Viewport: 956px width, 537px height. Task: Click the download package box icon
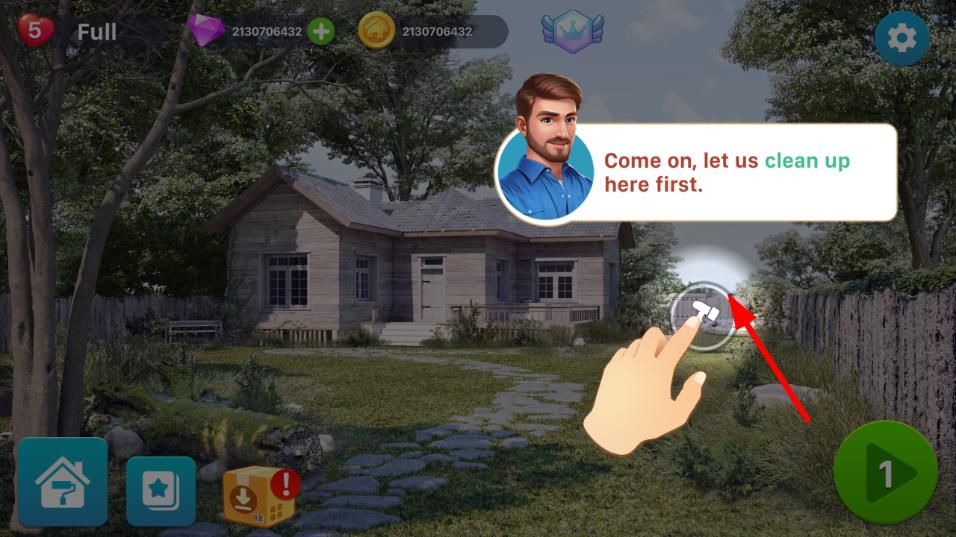tap(259, 495)
